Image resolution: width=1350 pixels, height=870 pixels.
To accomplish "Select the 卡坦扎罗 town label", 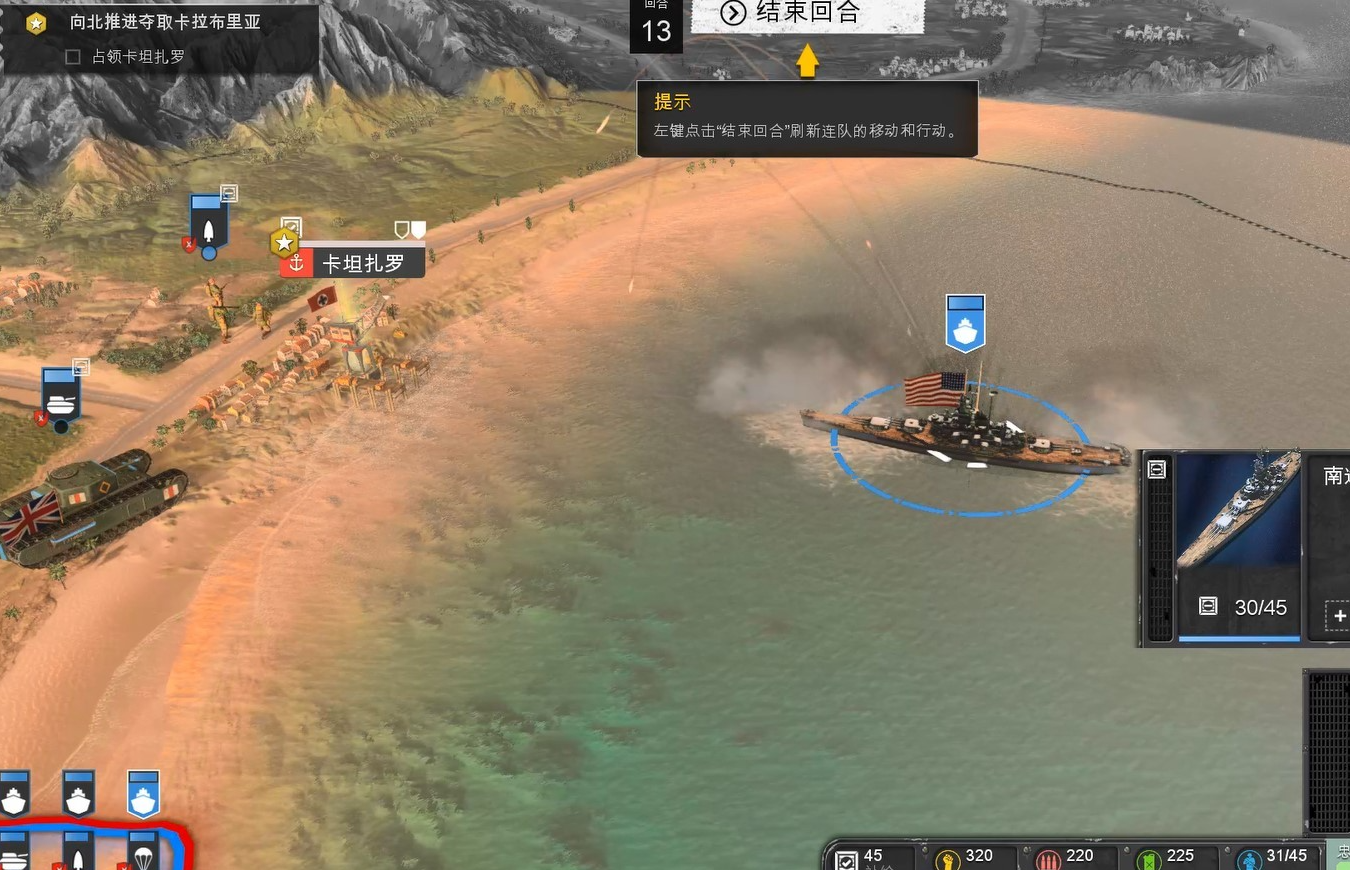I will coord(362,264).
